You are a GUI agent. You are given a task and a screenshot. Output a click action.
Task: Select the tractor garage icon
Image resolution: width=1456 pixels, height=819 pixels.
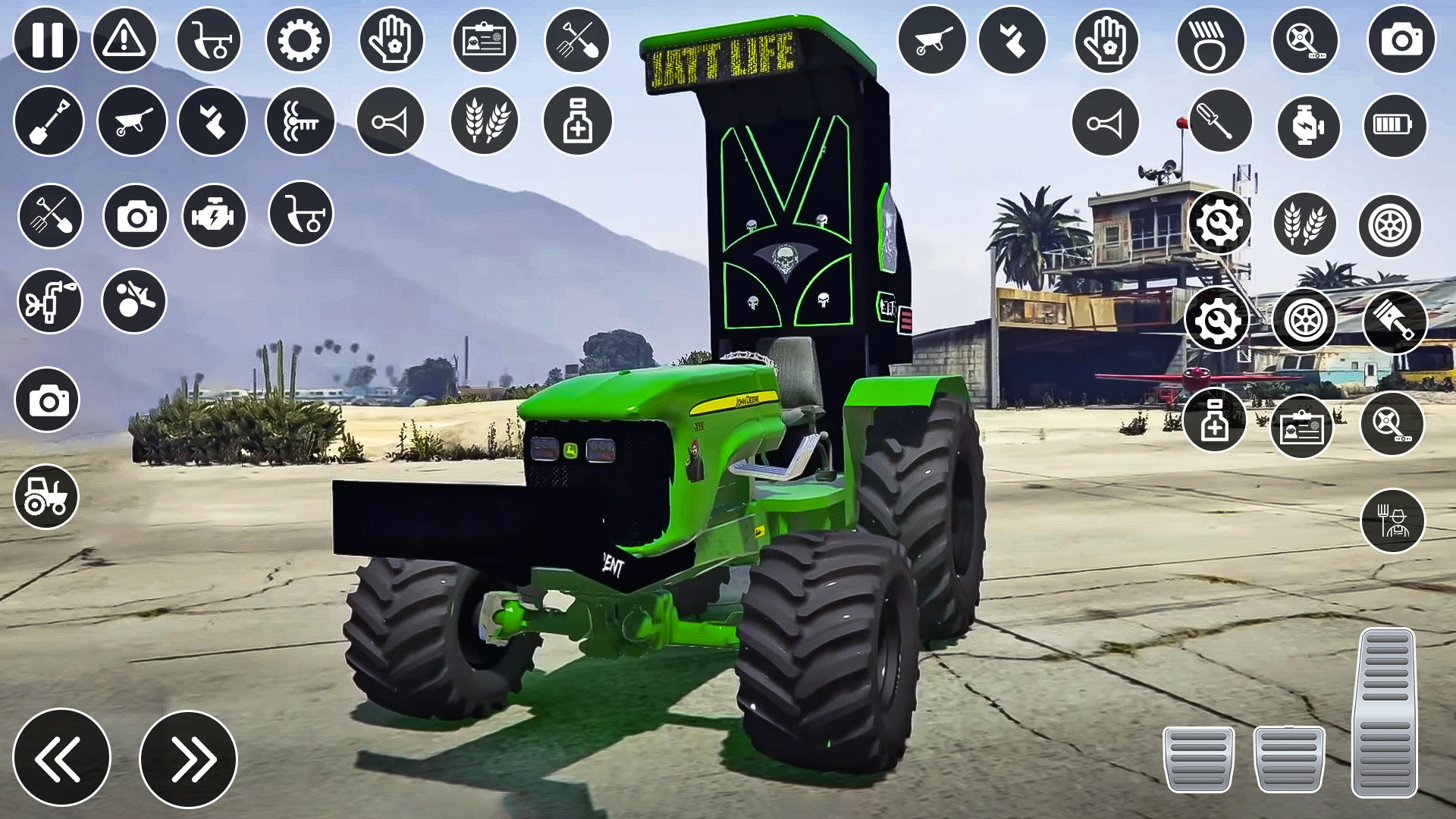45,497
